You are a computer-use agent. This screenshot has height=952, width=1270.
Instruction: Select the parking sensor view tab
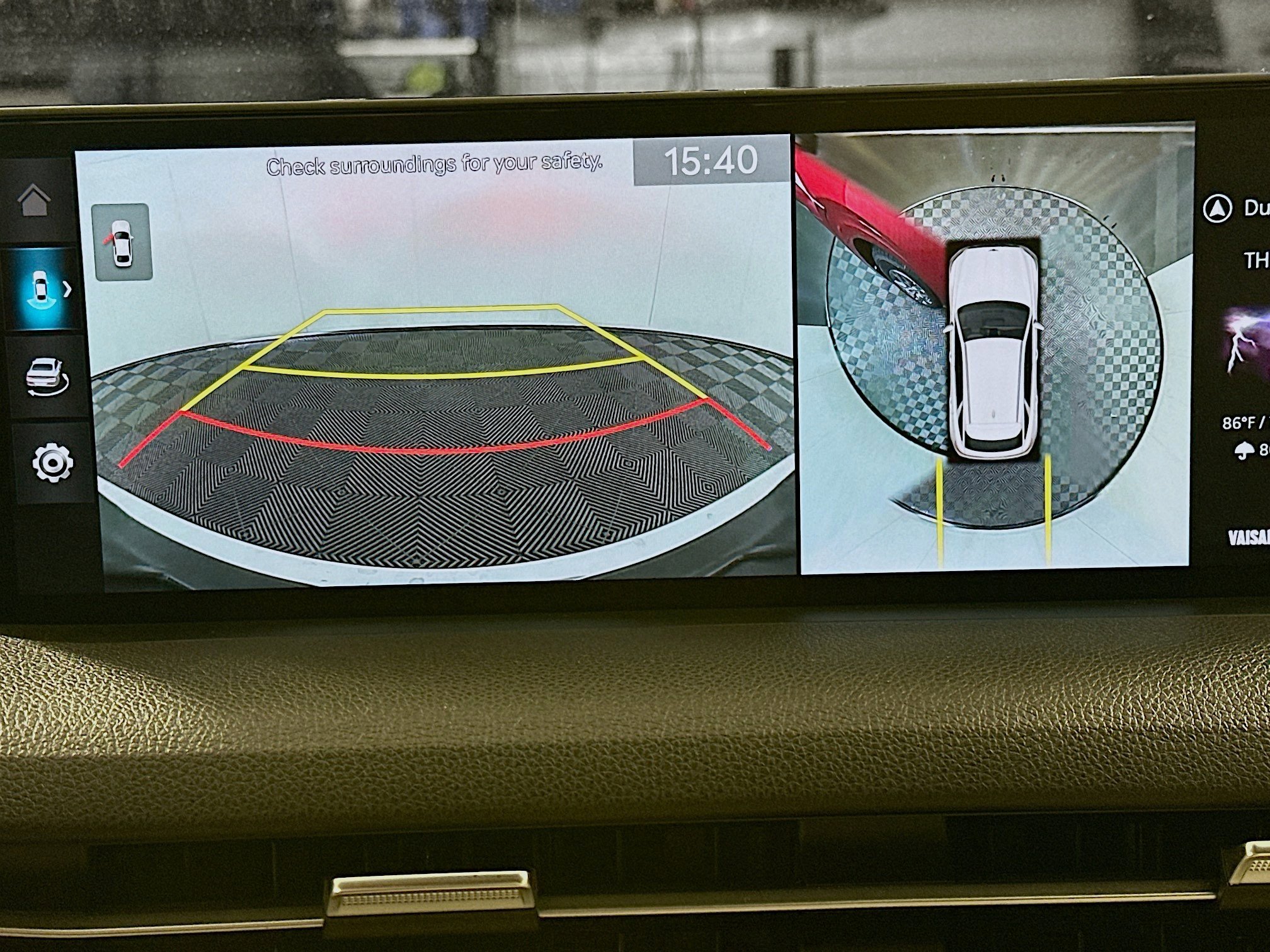(44, 290)
